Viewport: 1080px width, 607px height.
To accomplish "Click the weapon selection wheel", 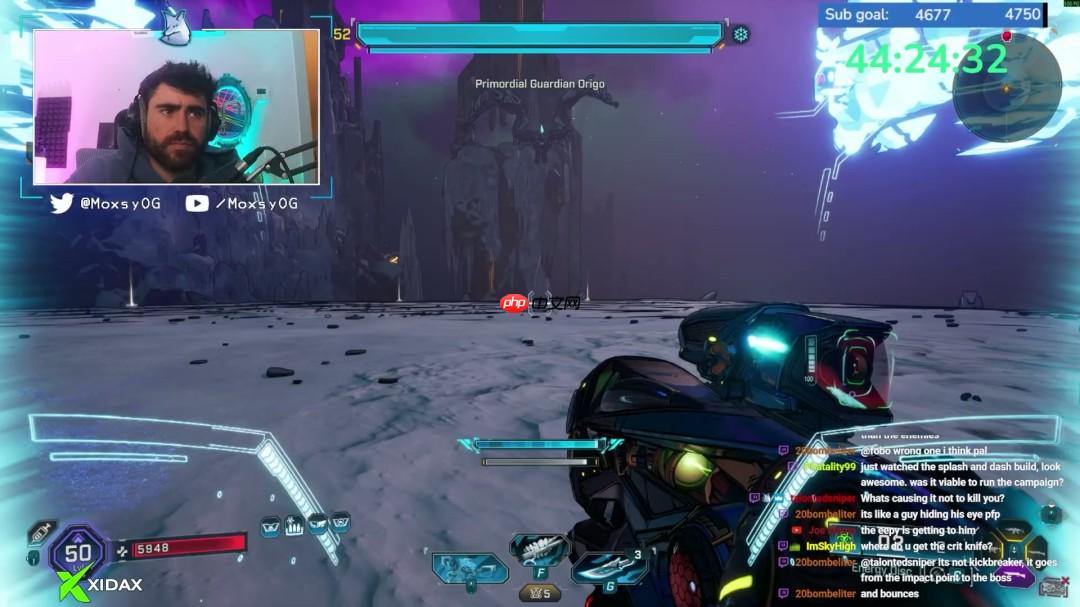I will [1012, 548].
